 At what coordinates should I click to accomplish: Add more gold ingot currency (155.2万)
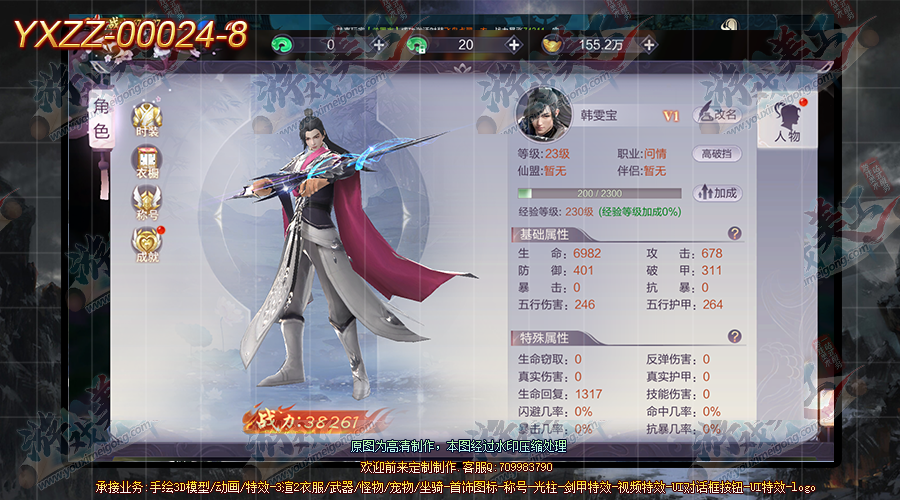[x=649, y=44]
